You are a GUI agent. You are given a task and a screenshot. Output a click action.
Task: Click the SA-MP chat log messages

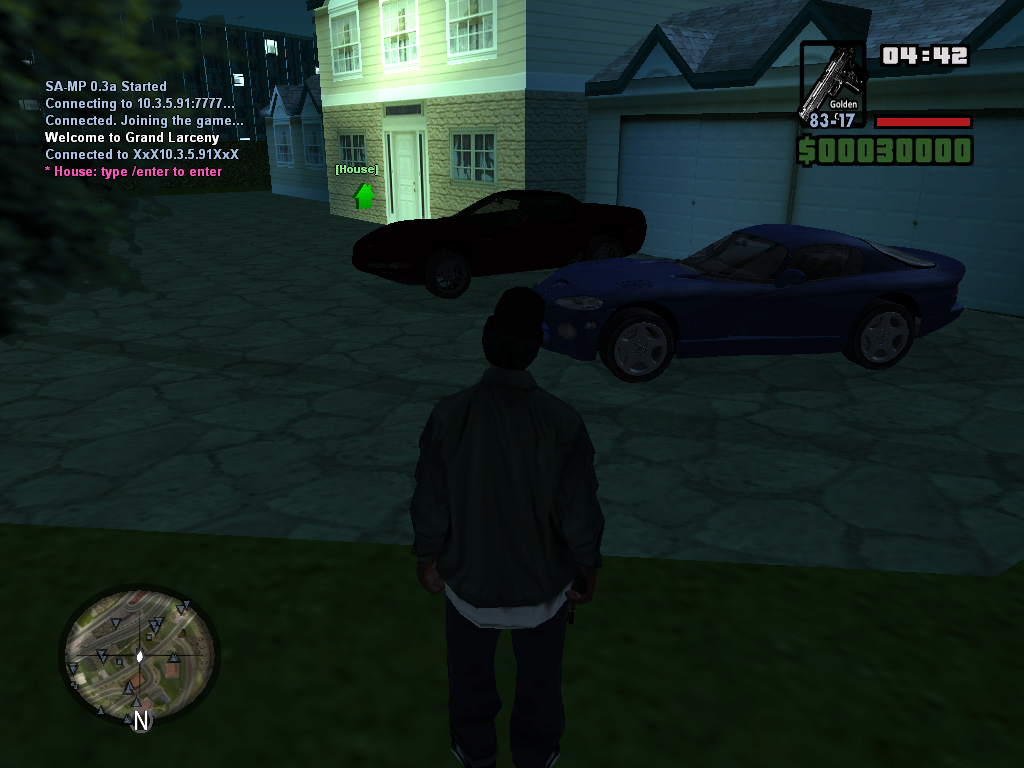click(143, 129)
